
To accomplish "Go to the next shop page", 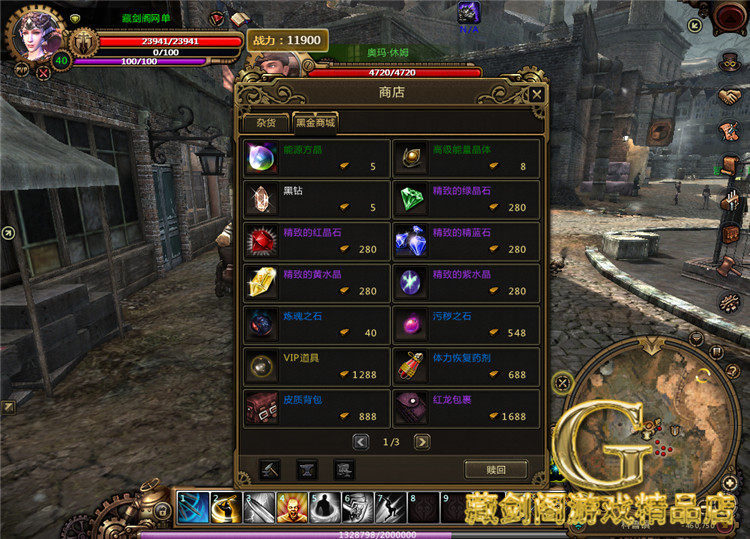I will (422, 441).
